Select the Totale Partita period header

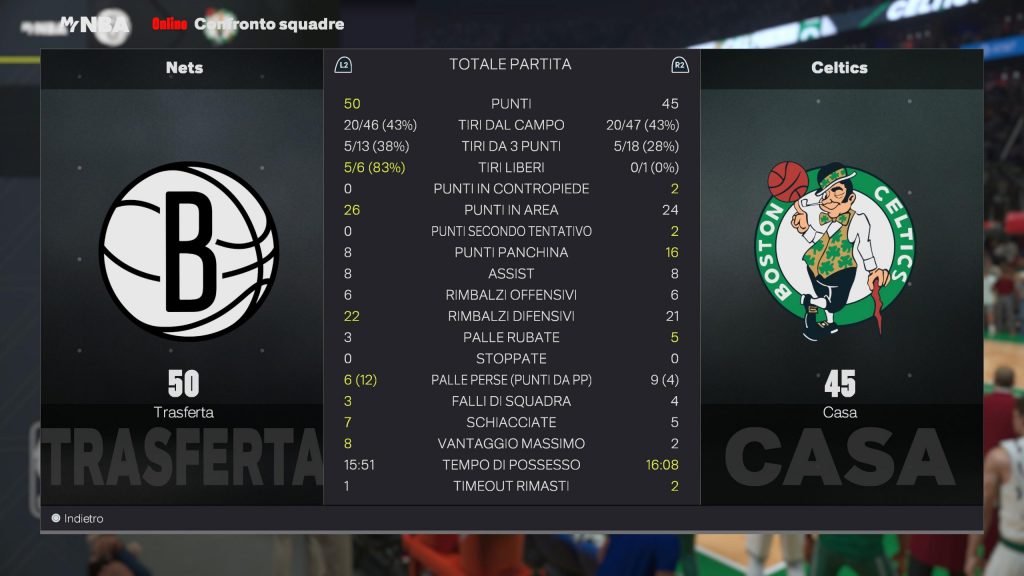click(x=510, y=64)
